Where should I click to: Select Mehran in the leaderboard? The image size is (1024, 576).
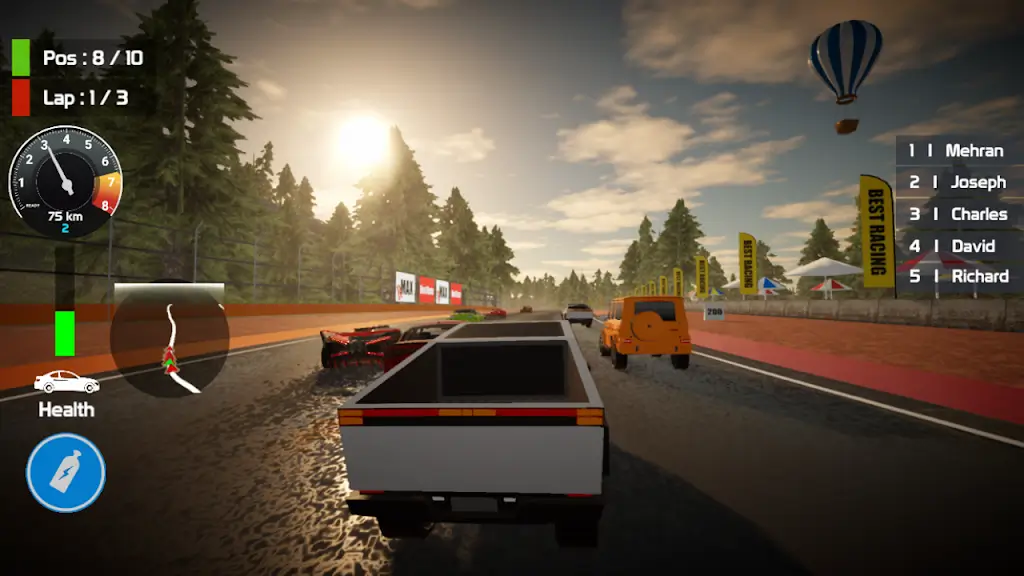957,151
